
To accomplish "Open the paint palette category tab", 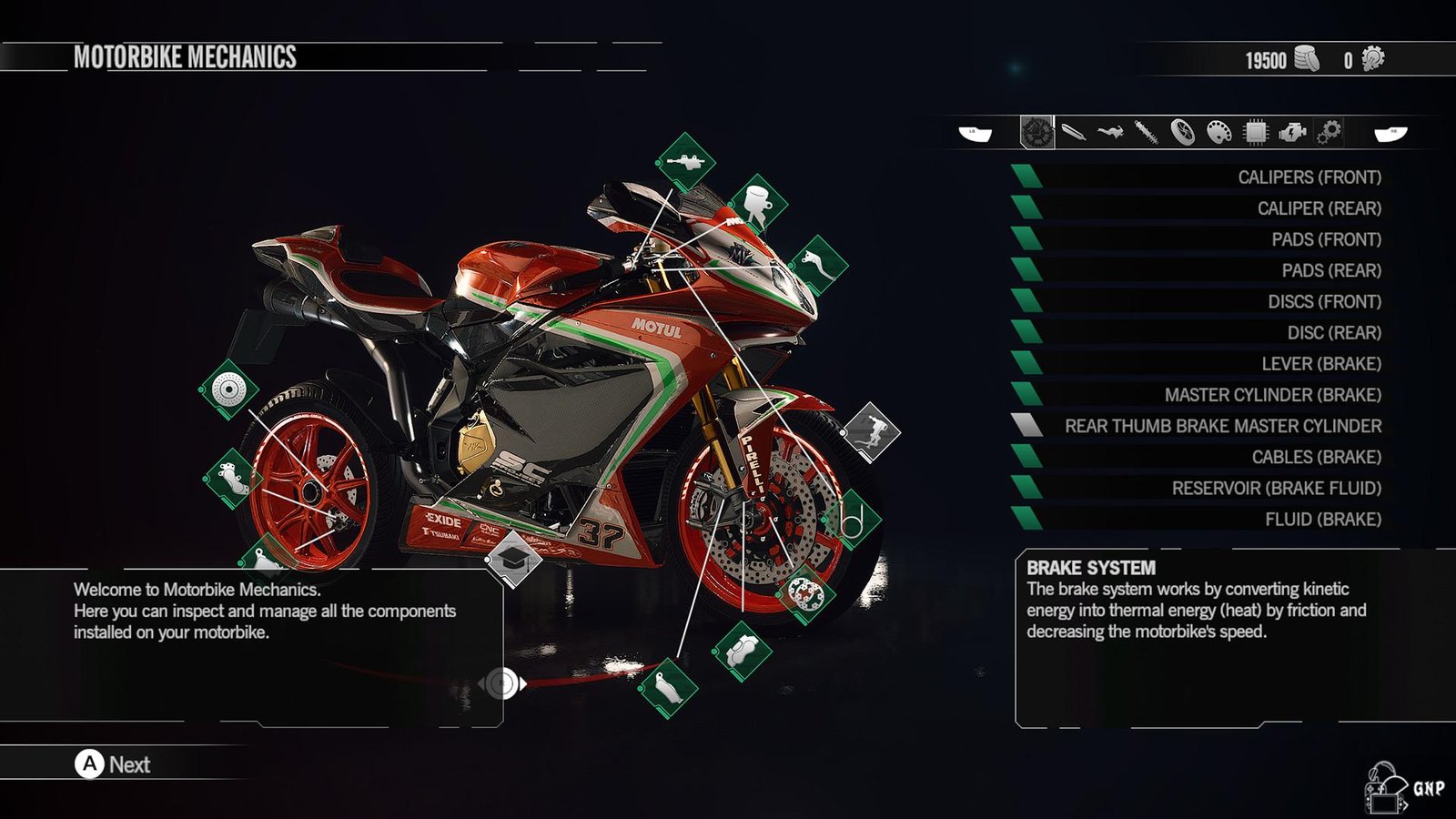I will click(1218, 133).
